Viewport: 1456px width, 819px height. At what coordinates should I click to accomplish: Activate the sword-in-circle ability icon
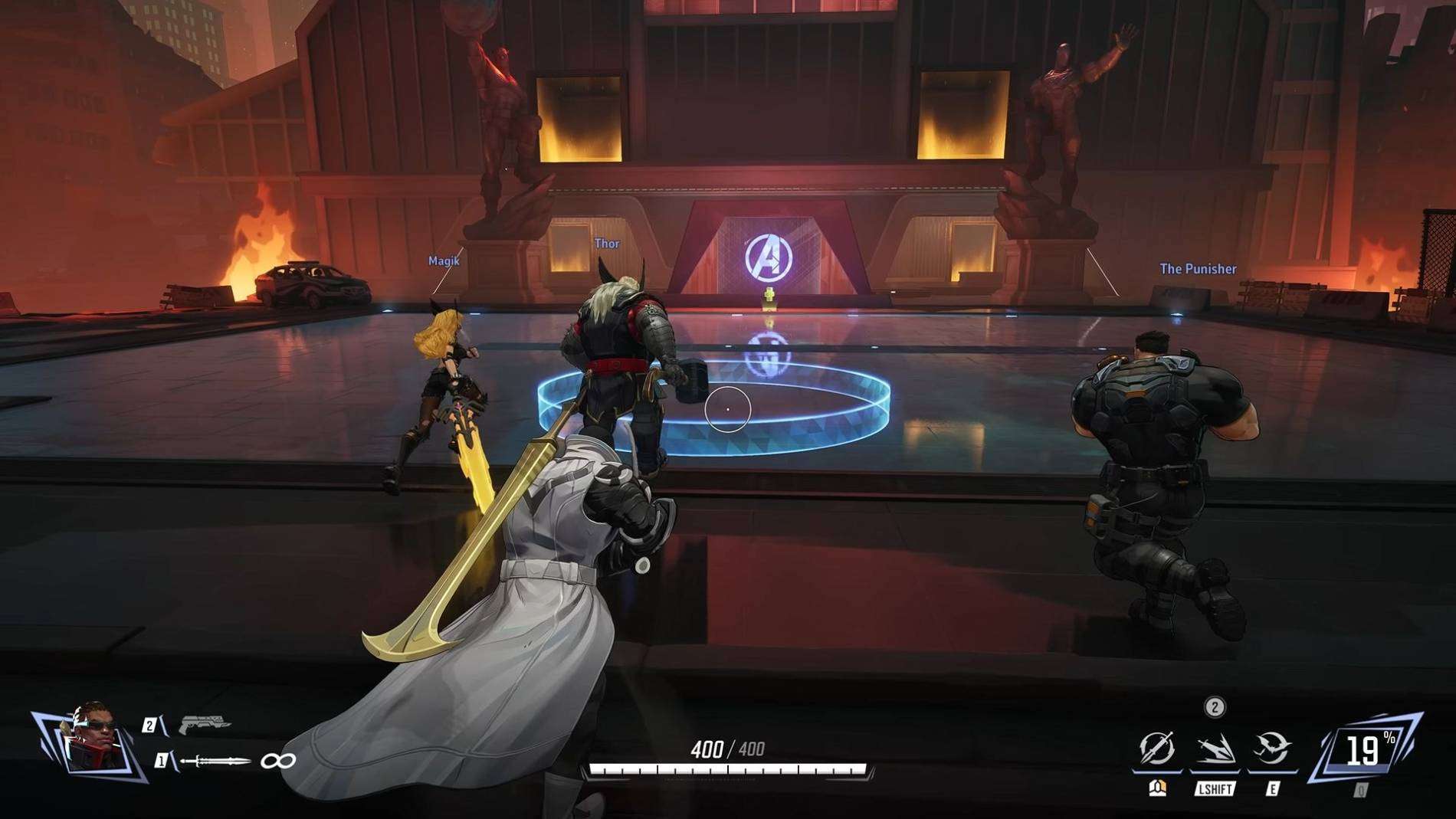coord(1157,748)
